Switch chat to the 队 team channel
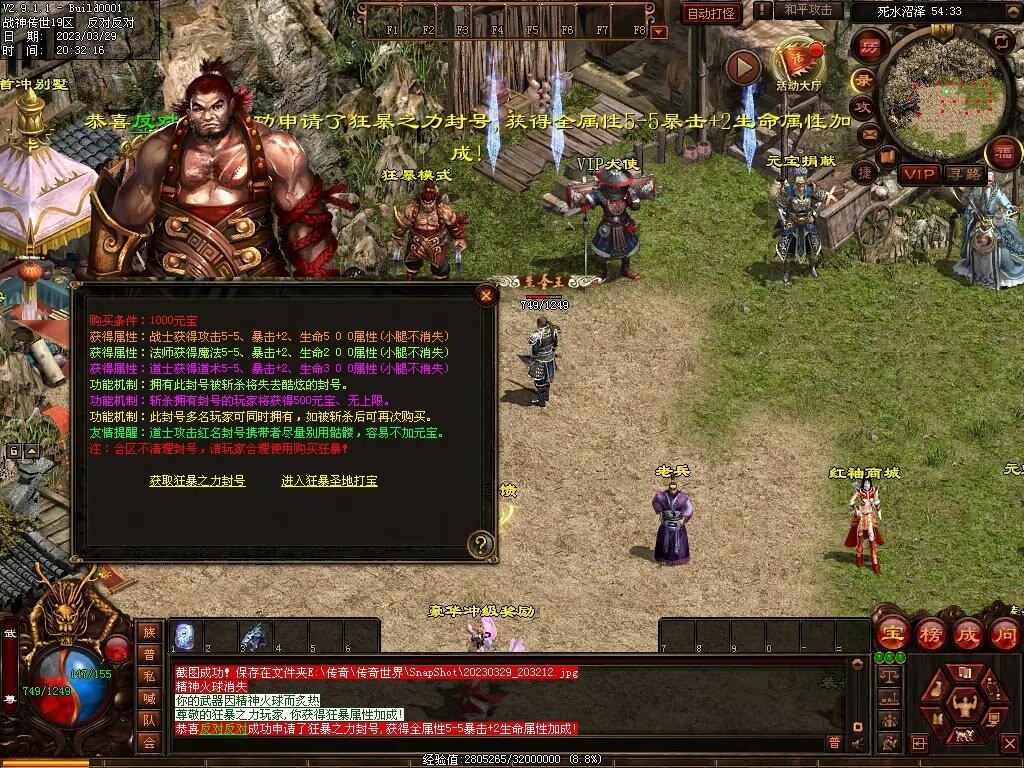The image size is (1024, 768). click(149, 720)
